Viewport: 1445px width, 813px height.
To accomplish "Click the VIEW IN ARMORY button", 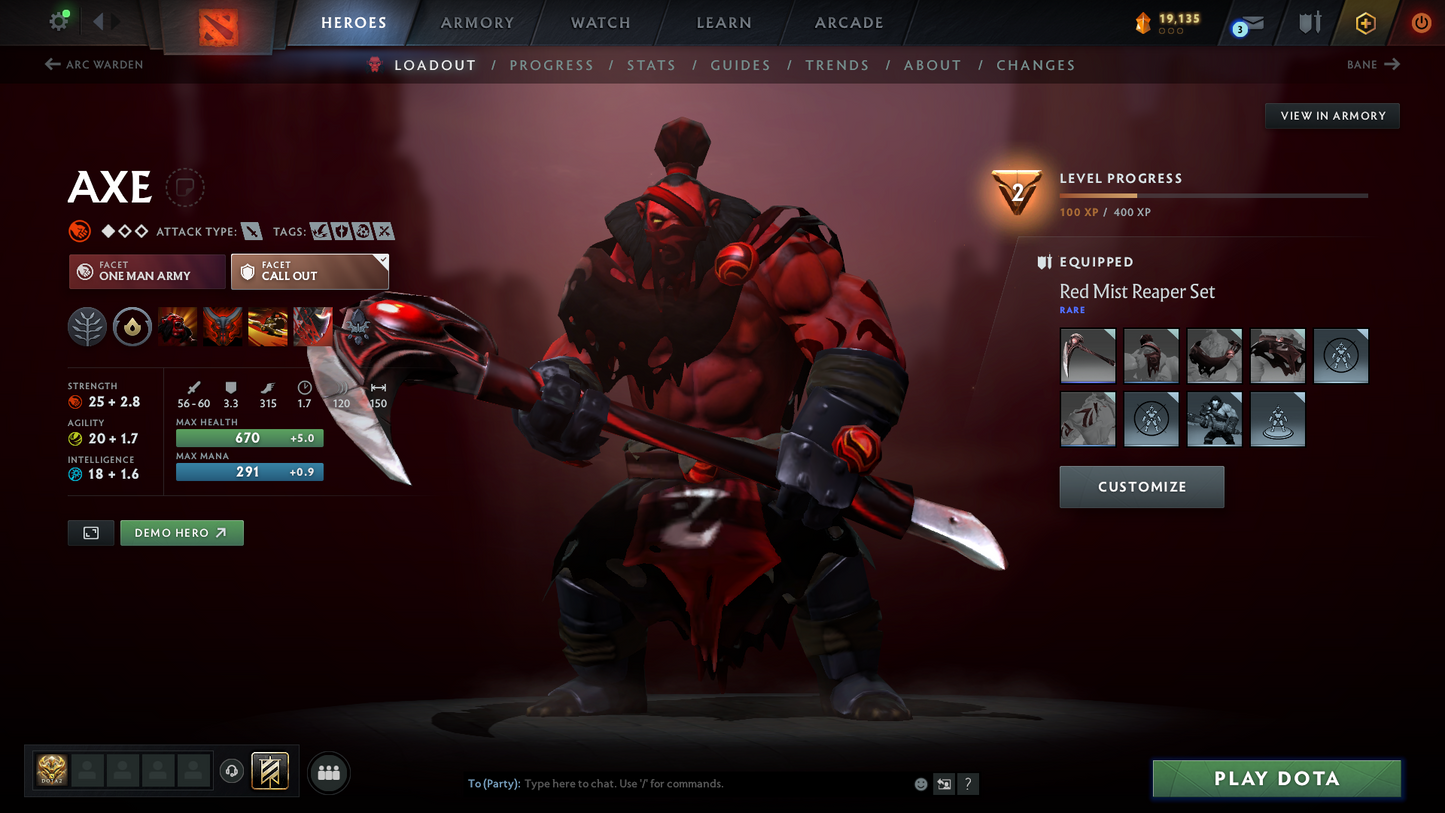I will (1332, 115).
